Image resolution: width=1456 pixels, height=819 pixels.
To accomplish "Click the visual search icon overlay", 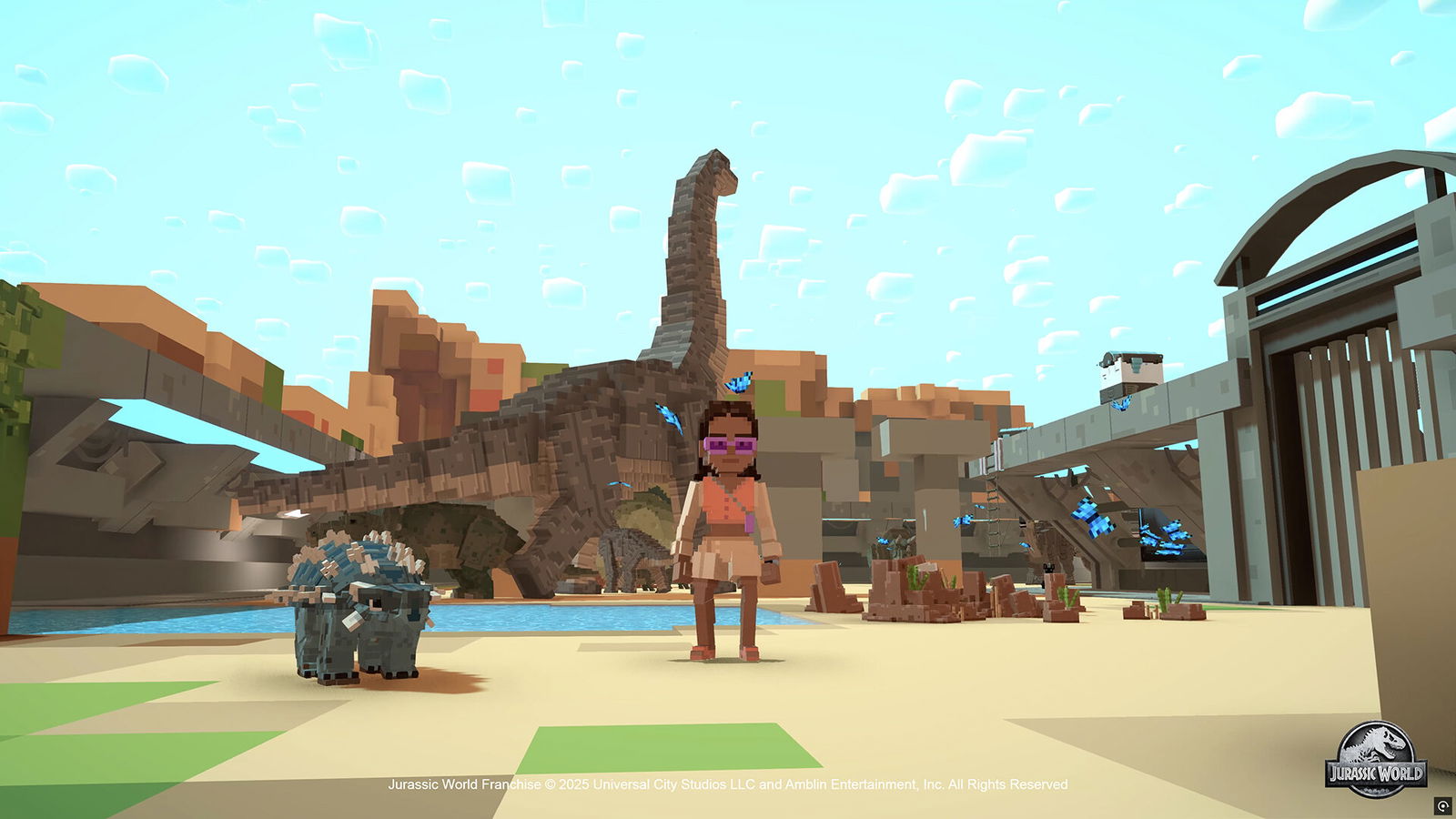I will (x=1442, y=805).
